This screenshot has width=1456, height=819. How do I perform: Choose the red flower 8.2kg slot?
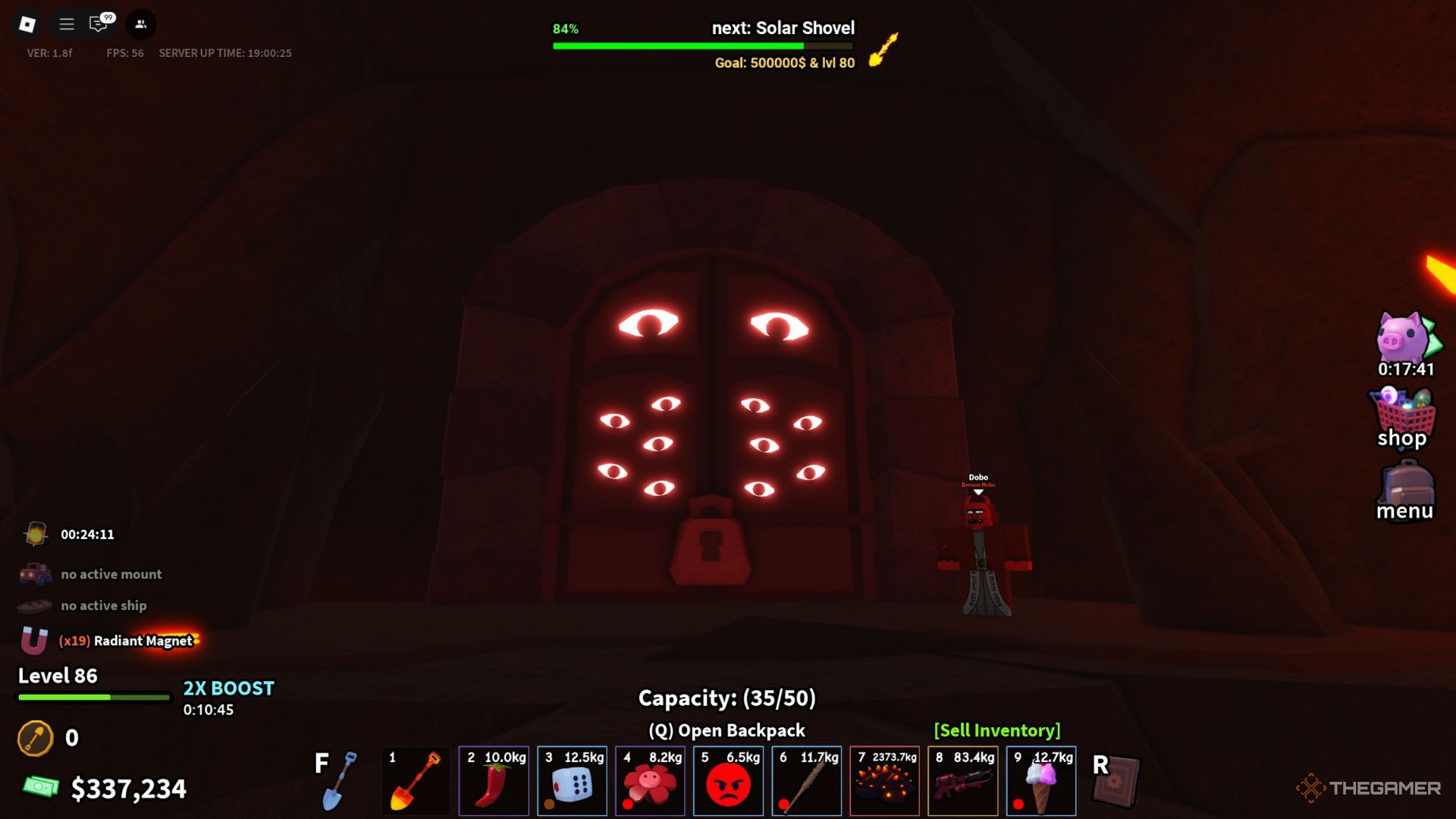click(x=650, y=781)
